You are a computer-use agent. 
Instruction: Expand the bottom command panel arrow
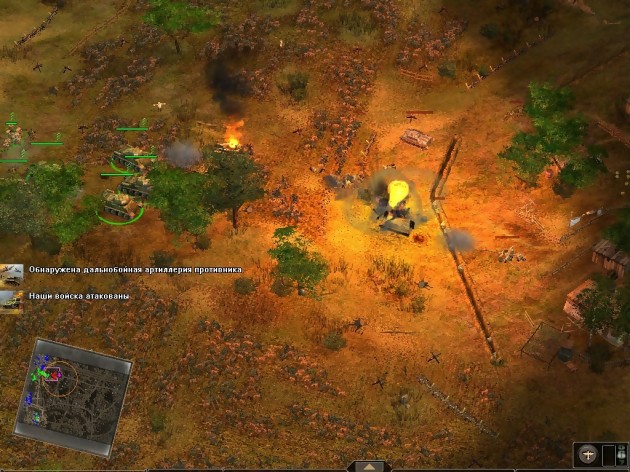tap(369, 466)
